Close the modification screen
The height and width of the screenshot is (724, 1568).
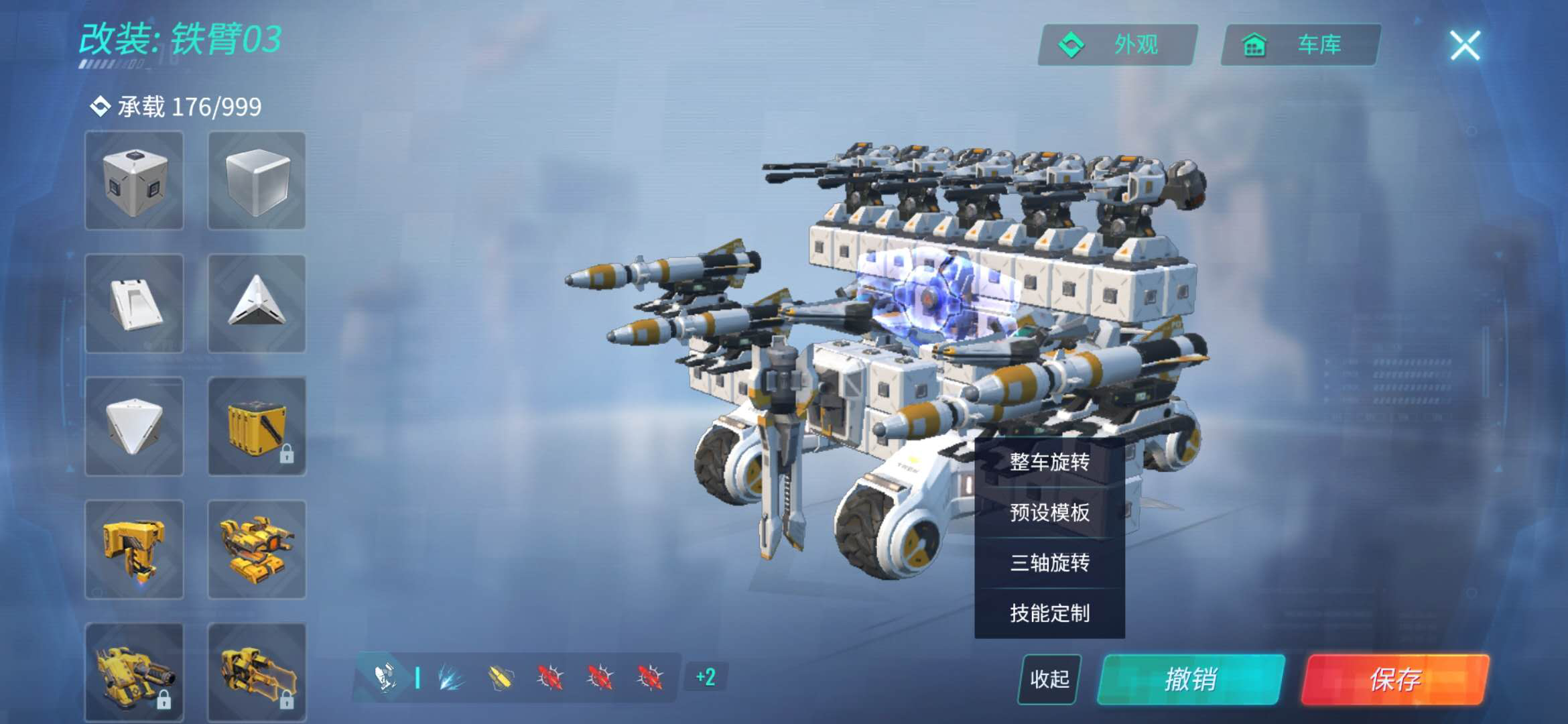(1465, 46)
